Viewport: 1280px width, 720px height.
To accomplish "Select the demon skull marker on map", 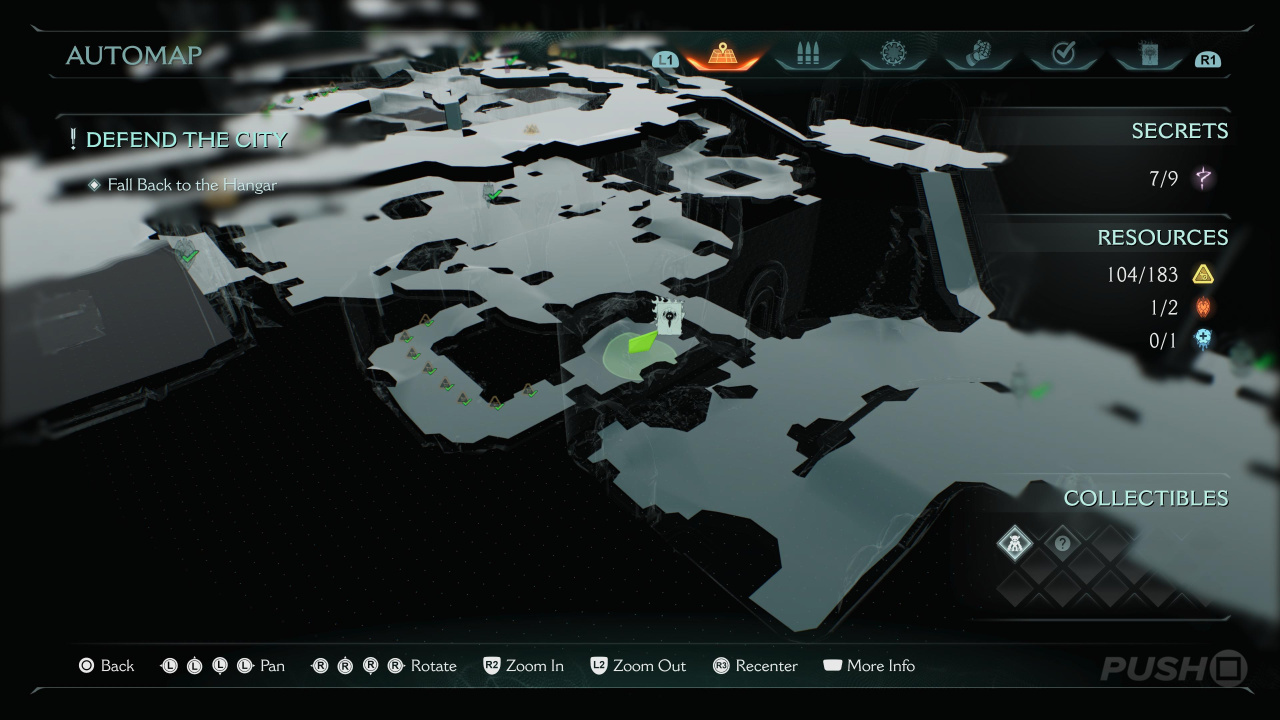I will tap(668, 316).
